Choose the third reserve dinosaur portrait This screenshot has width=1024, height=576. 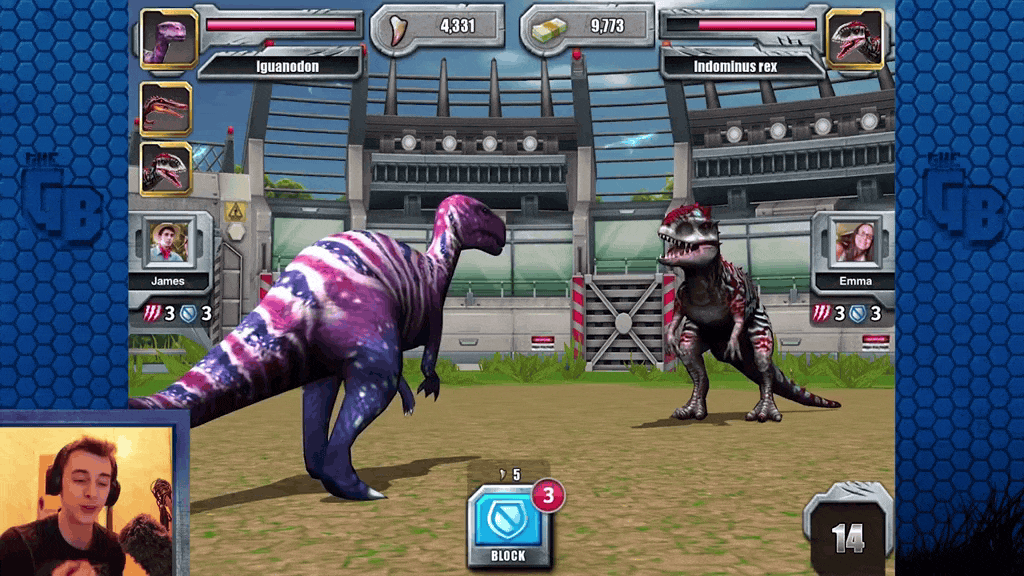pos(165,166)
